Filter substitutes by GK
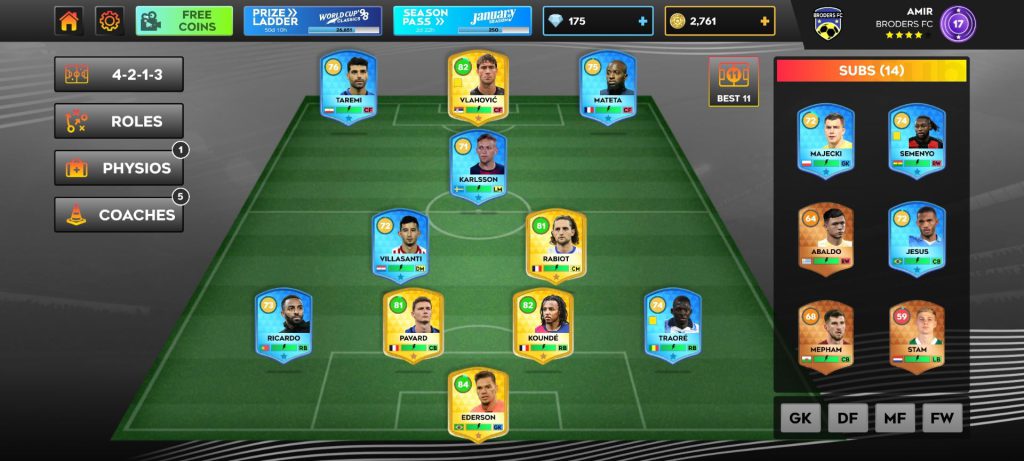Viewport: 1024px width, 461px height. click(800, 419)
